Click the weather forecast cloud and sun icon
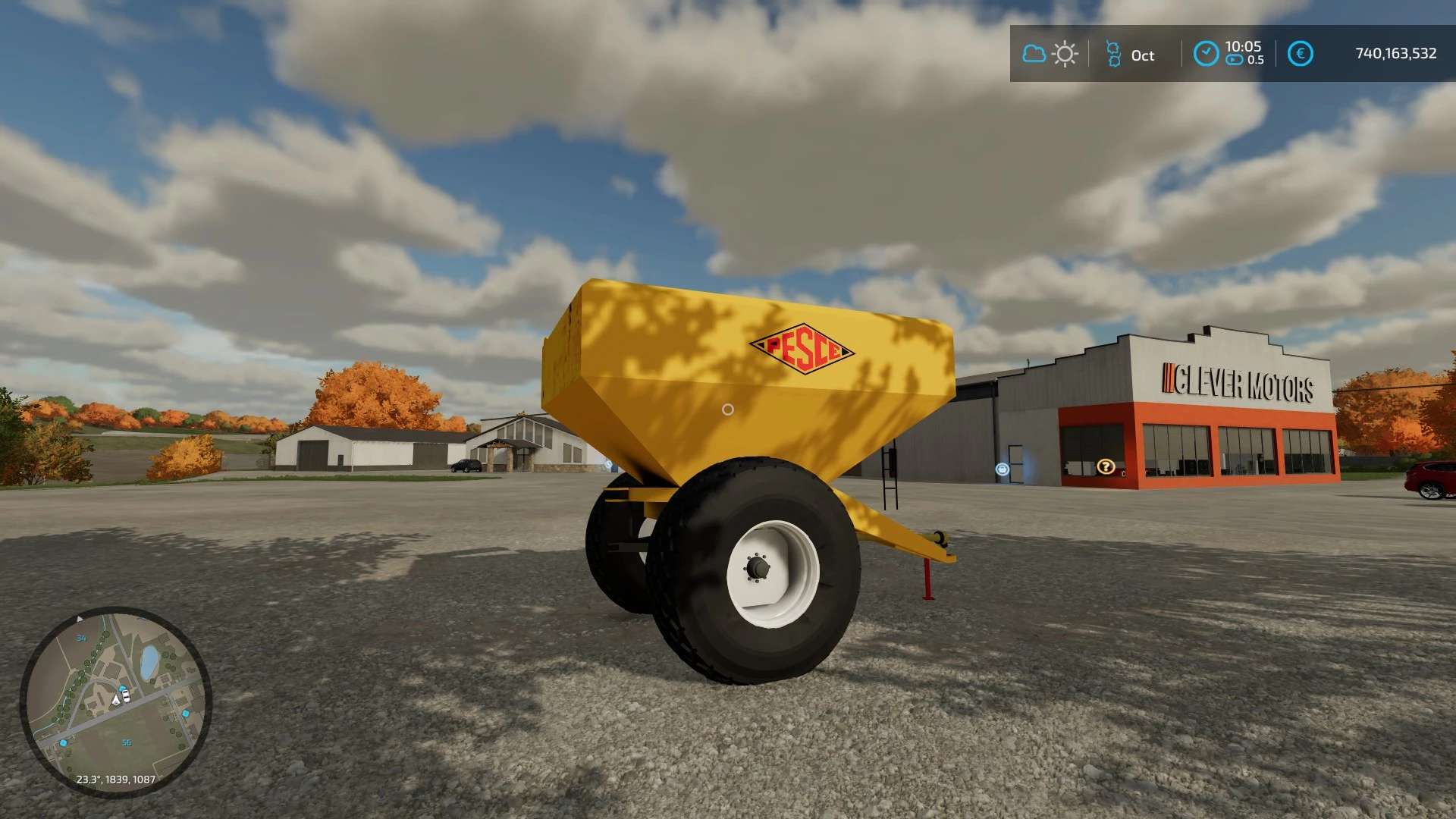 point(1050,54)
